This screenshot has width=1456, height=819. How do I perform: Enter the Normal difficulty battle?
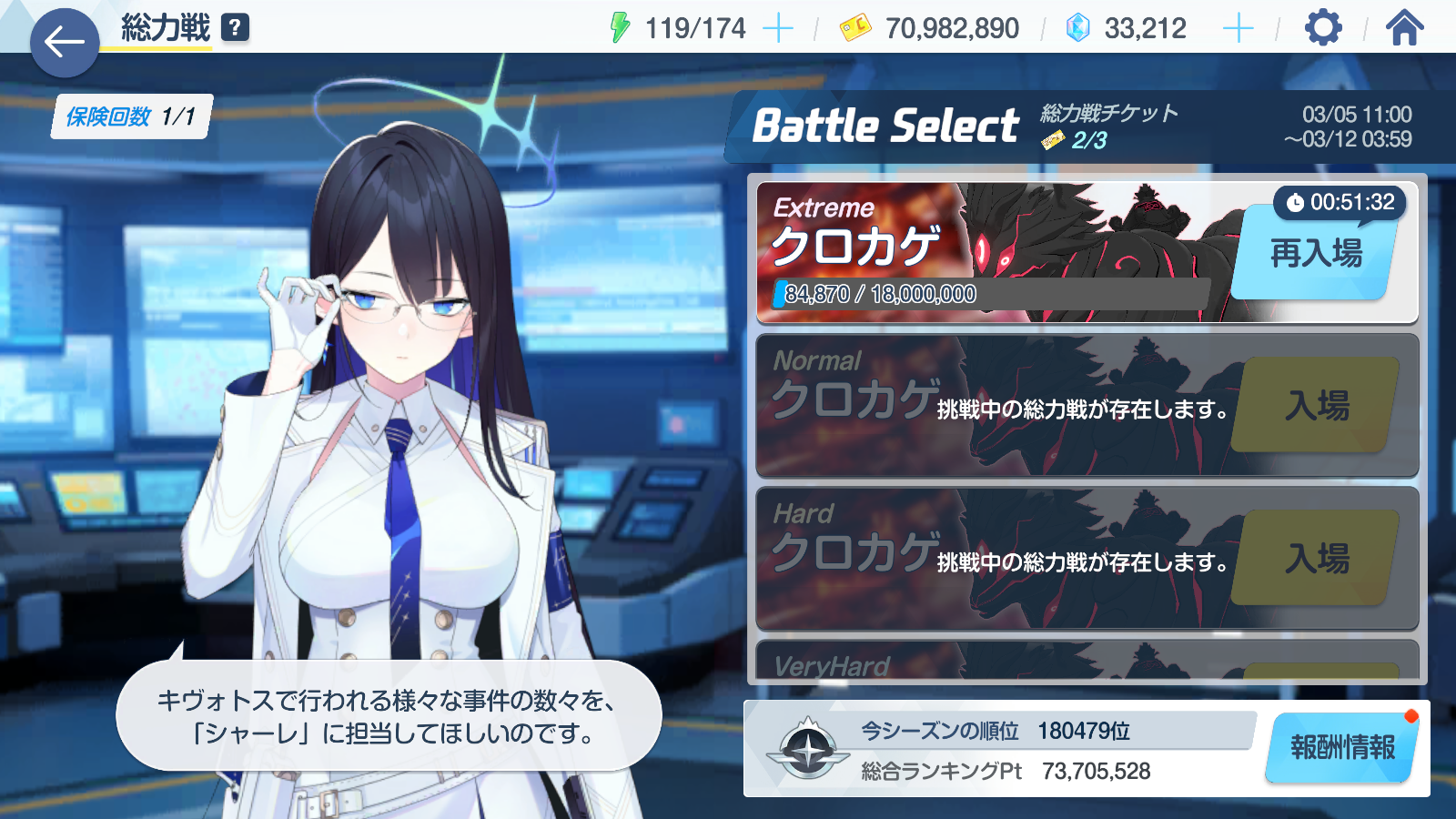[1317, 406]
